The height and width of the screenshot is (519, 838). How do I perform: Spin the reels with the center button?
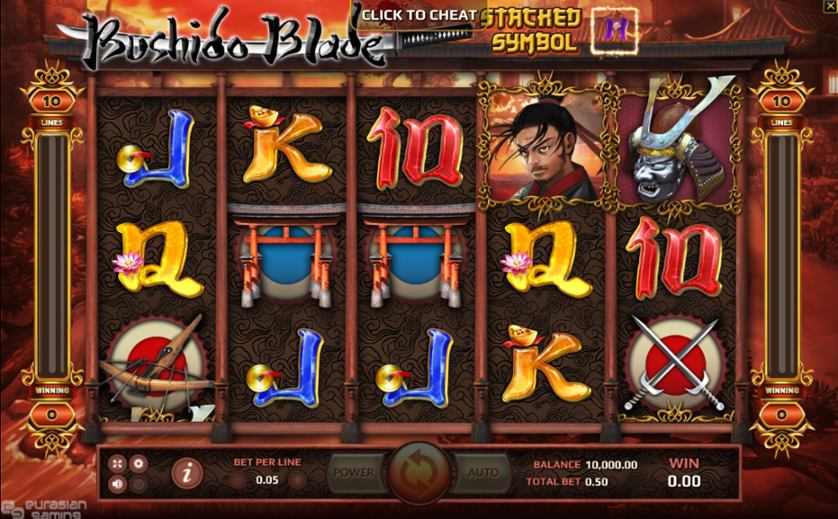pyautogui.click(x=418, y=471)
